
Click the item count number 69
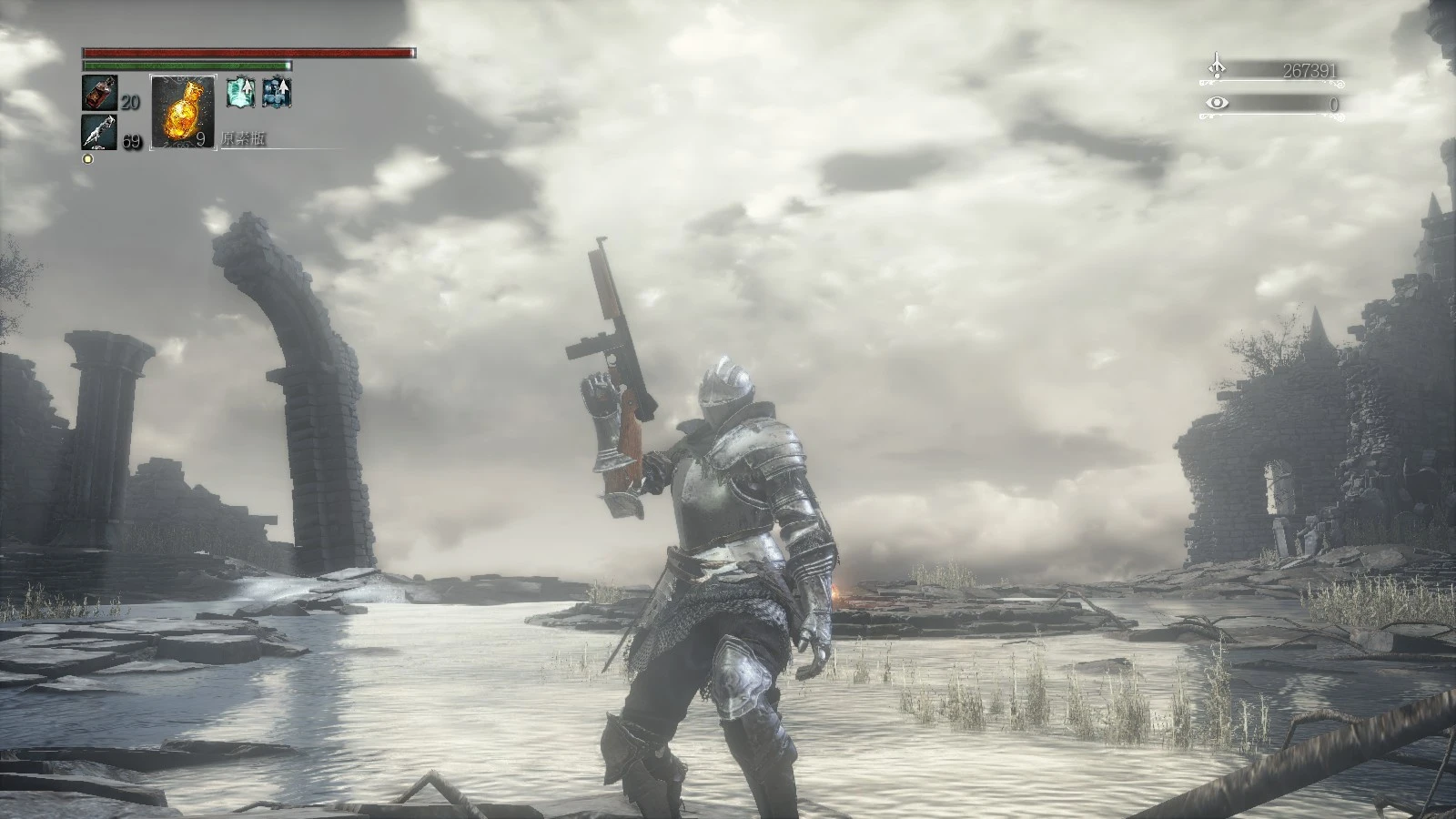click(x=131, y=140)
